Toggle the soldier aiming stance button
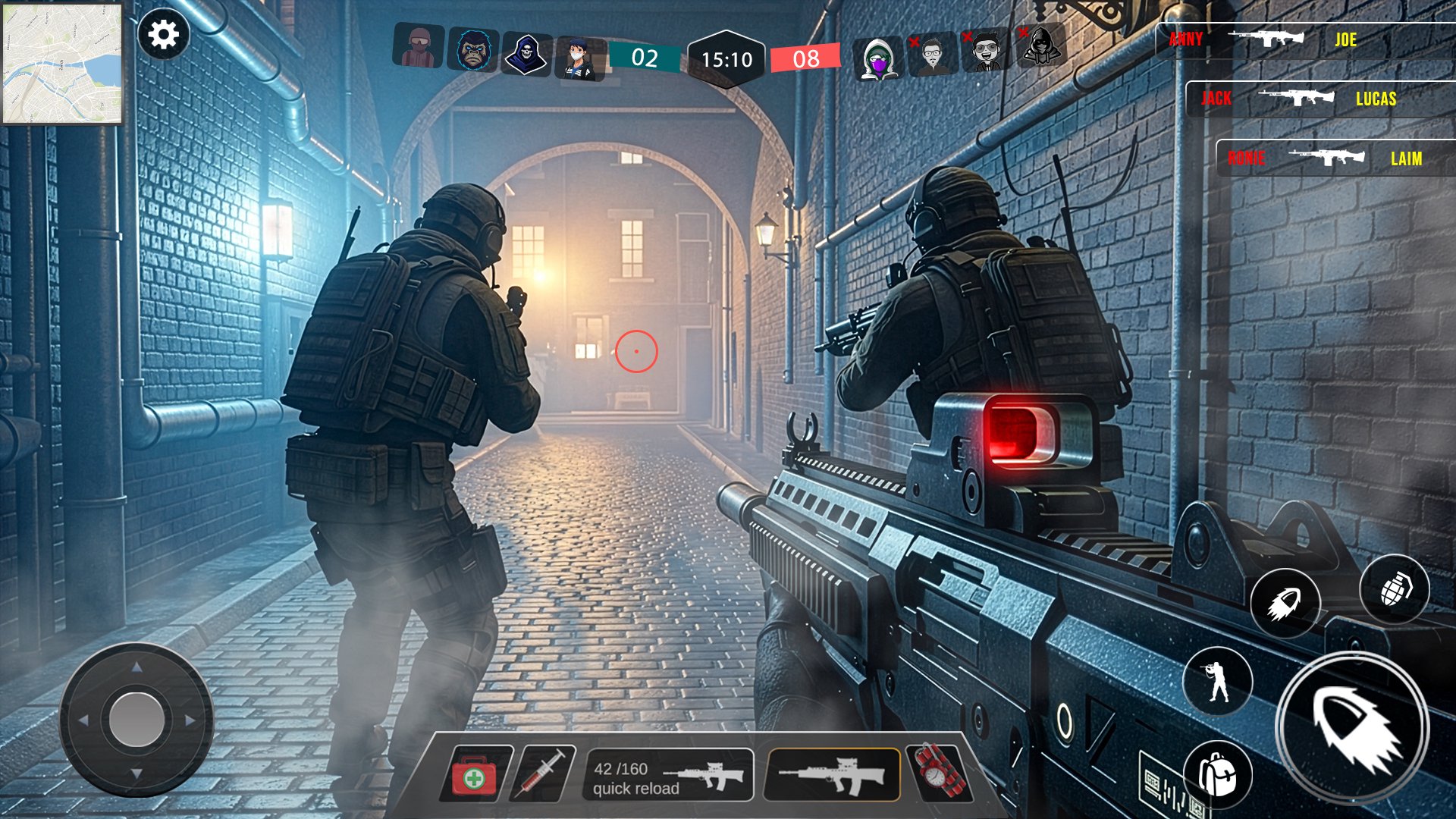1456x819 pixels. [1218, 681]
